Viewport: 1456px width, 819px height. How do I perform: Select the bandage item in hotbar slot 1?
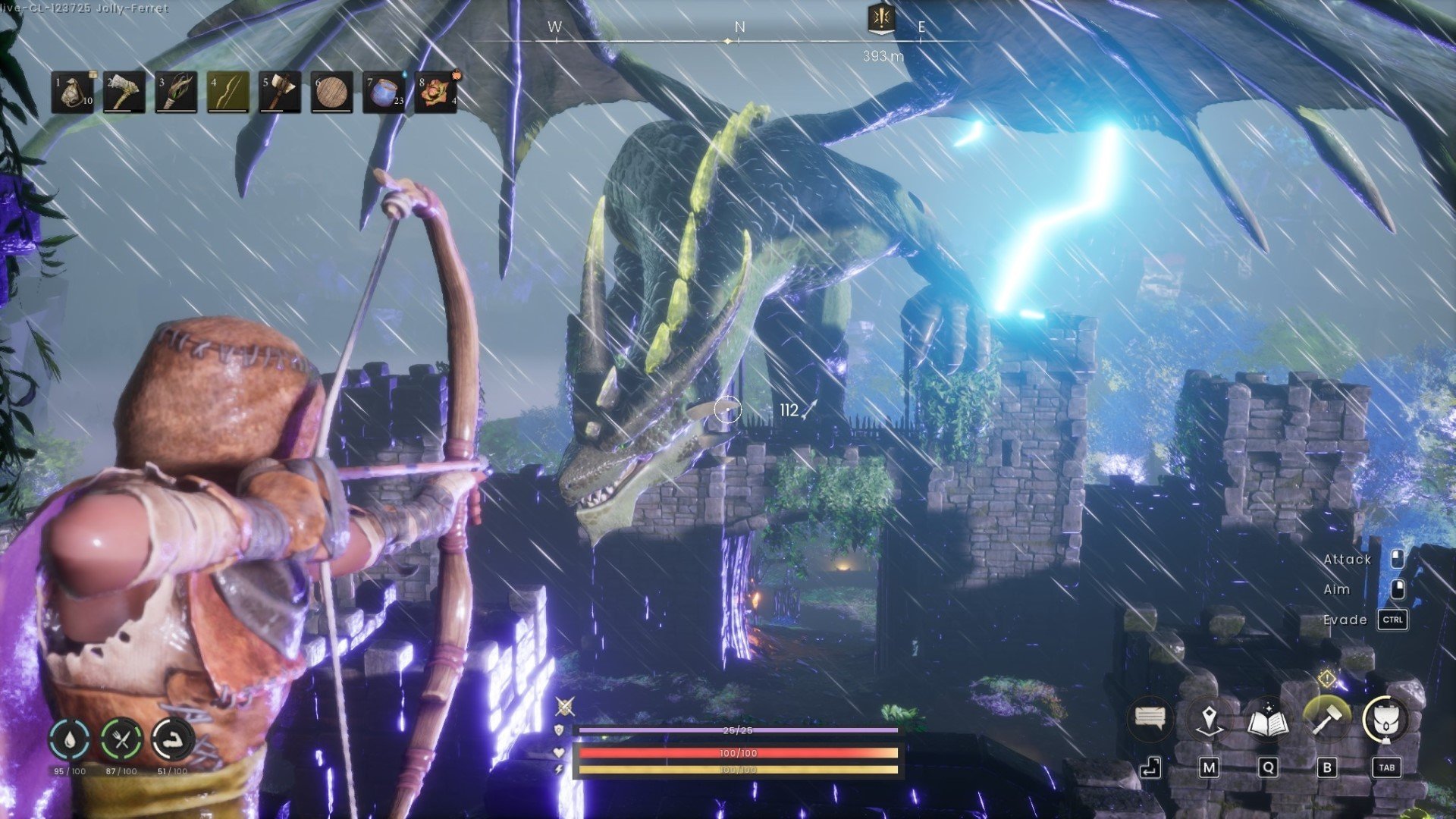pyautogui.click(x=74, y=93)
